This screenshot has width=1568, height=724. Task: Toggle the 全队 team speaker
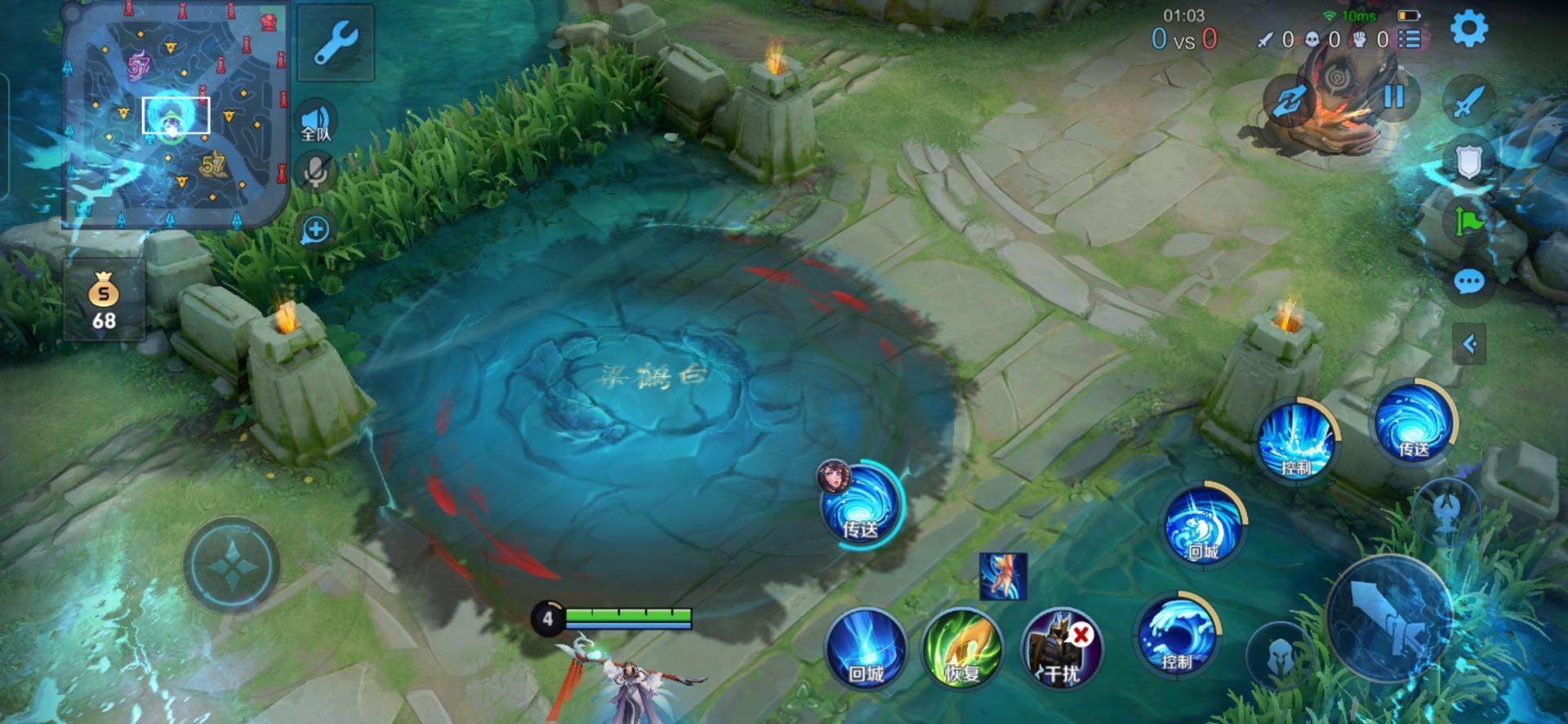[316, 123]
